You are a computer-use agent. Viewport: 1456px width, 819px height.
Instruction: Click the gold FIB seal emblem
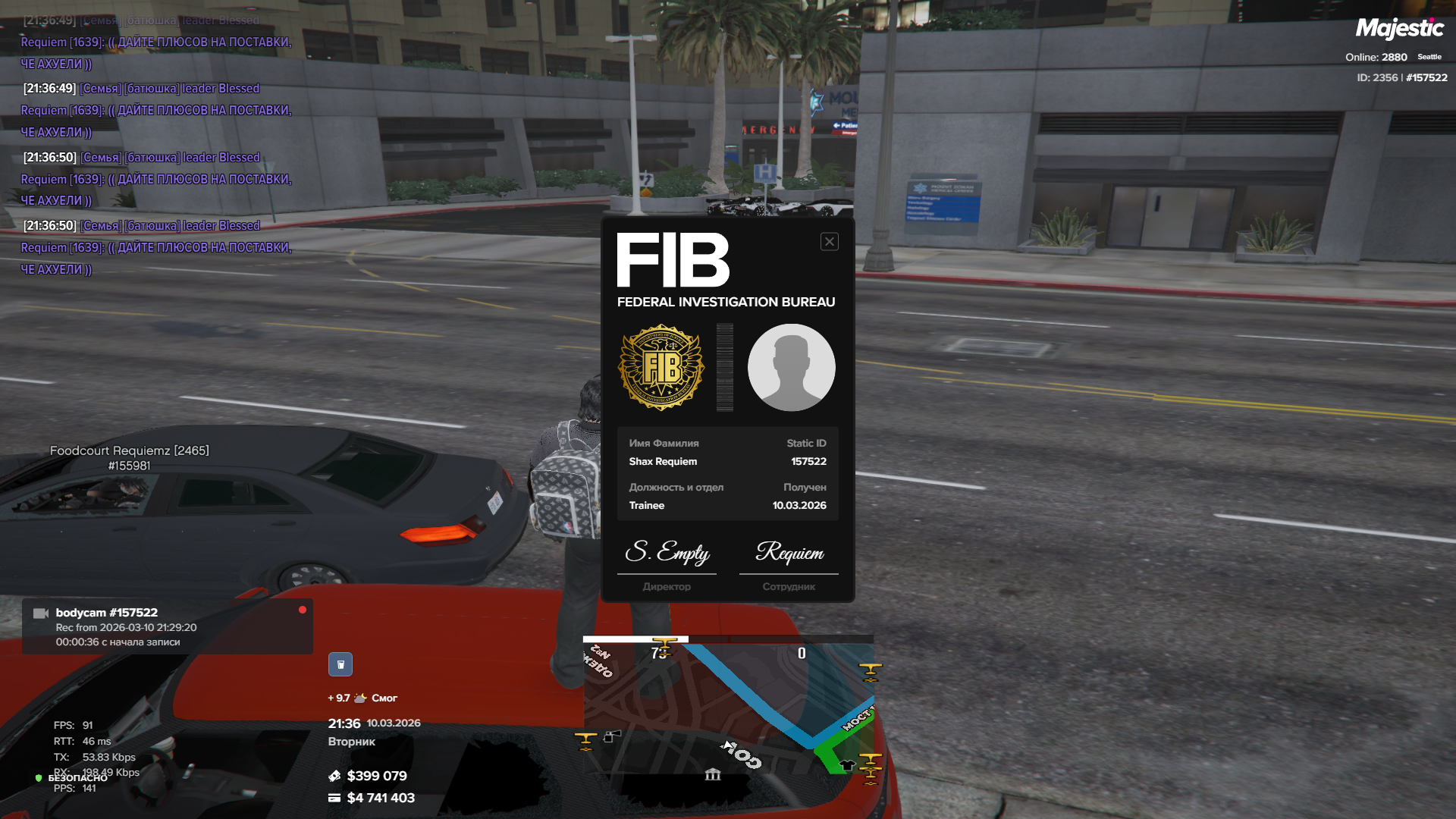tap(662, 368)
